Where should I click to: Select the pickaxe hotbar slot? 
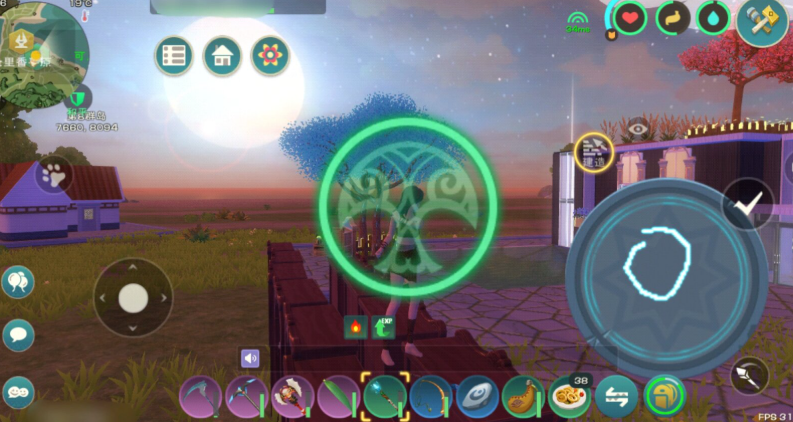click(245, 397)
